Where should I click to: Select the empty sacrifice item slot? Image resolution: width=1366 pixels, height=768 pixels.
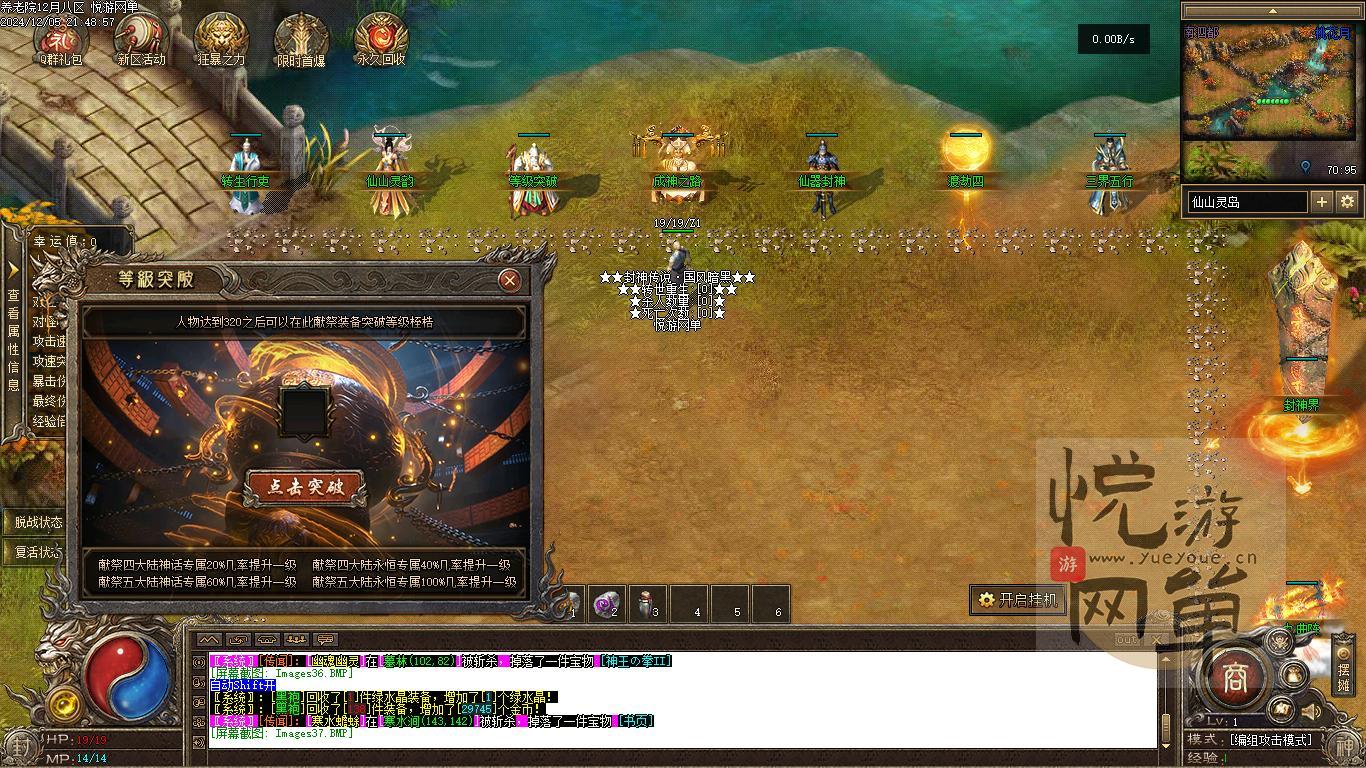[304, 411]
